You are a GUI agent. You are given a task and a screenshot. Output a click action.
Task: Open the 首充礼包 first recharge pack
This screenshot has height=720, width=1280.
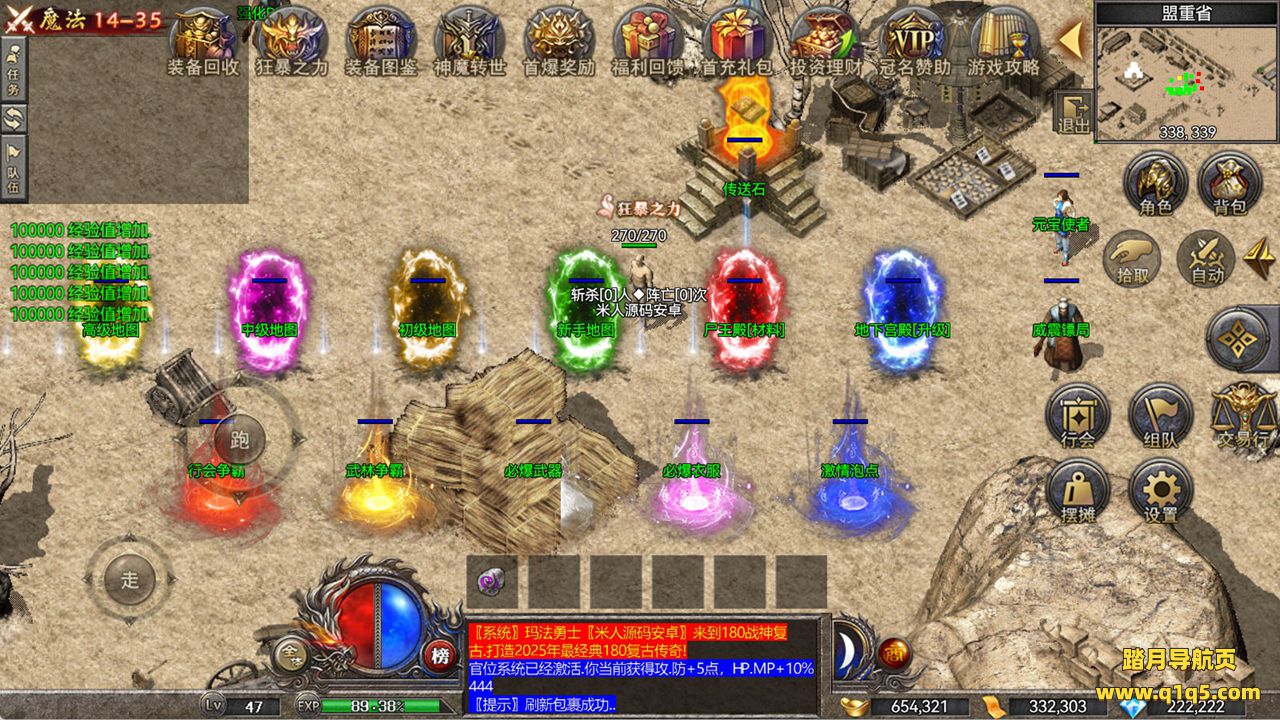[x=737, y=40]
